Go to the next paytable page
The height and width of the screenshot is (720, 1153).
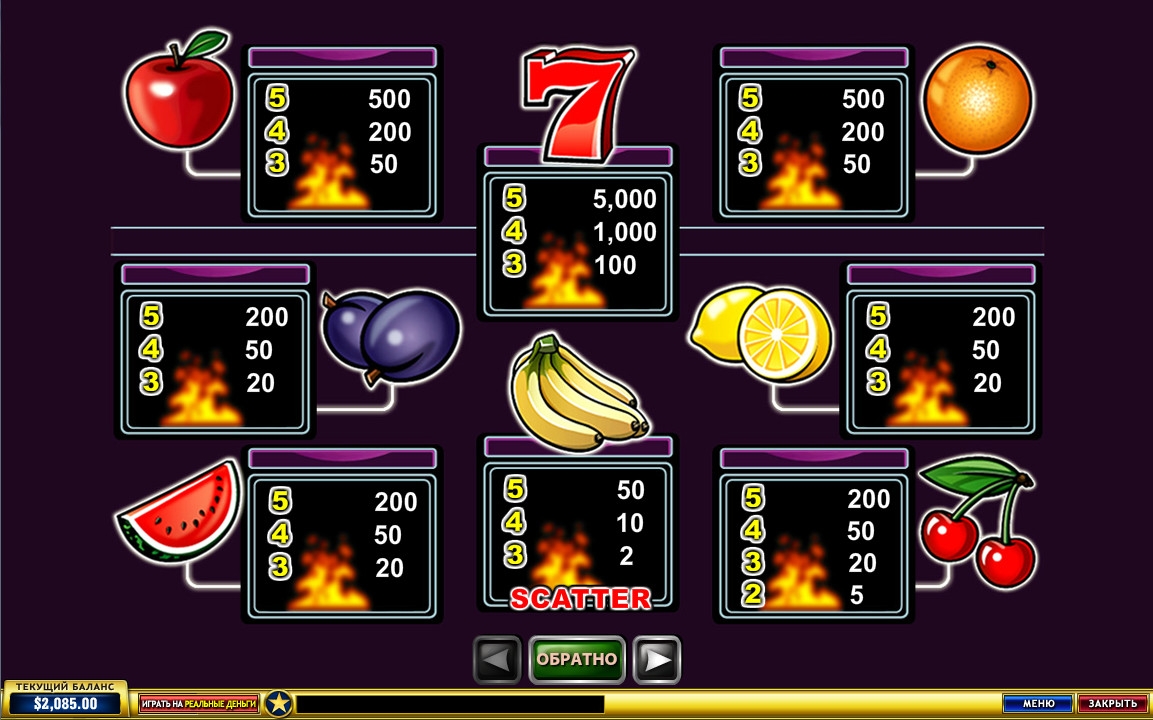click(657, 660)
